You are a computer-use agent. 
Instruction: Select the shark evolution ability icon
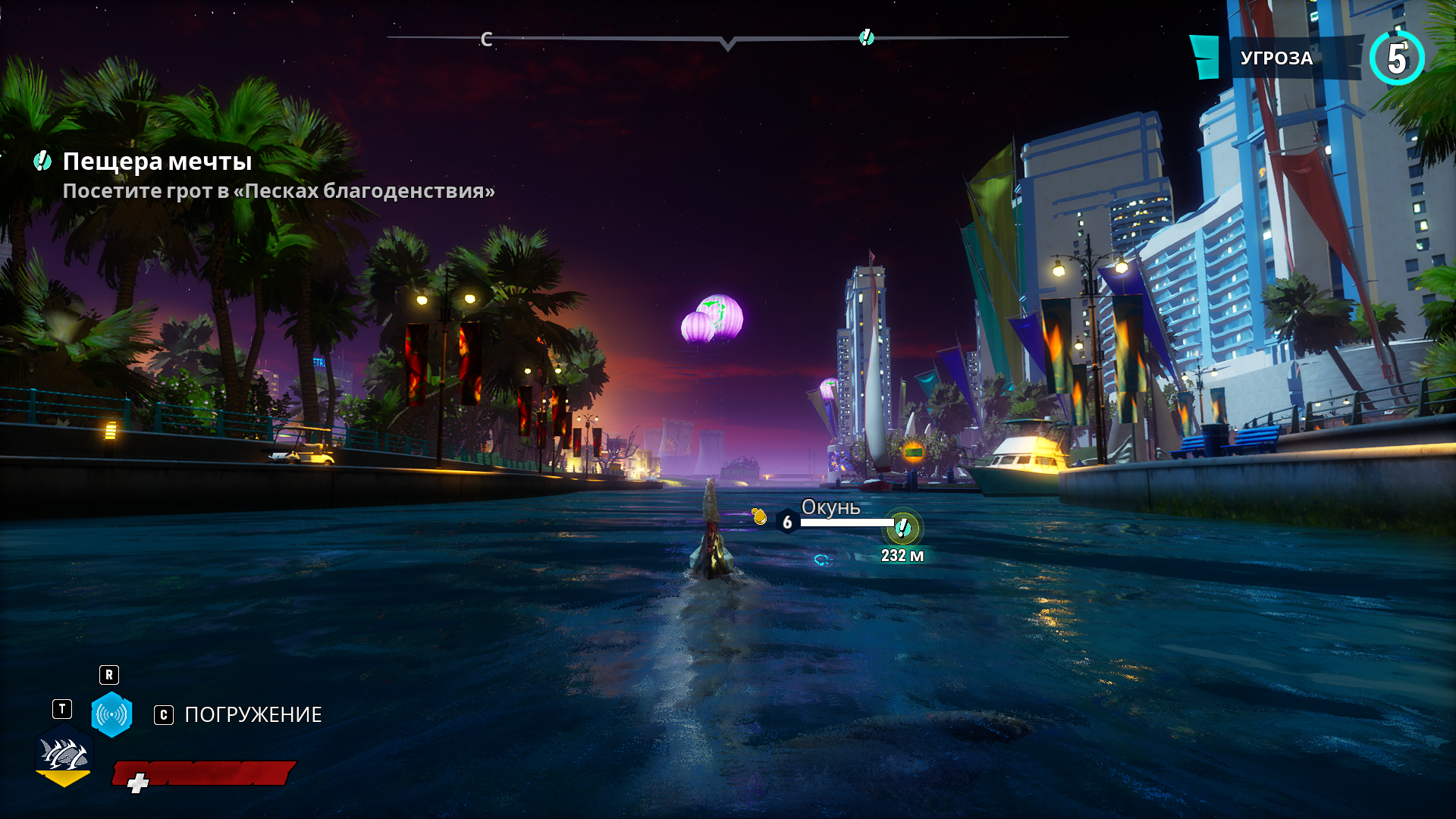64,755
